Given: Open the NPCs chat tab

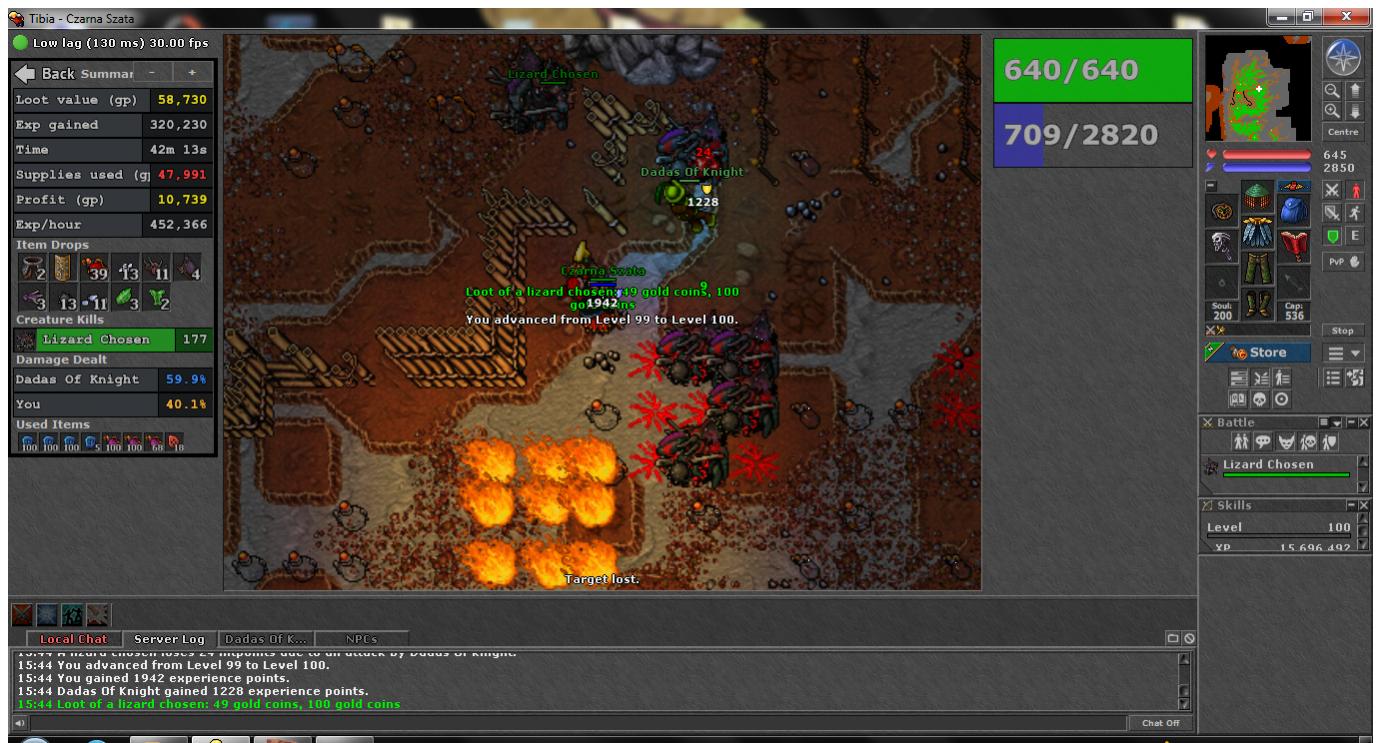Looking at the screenshot, I should 361,638.
